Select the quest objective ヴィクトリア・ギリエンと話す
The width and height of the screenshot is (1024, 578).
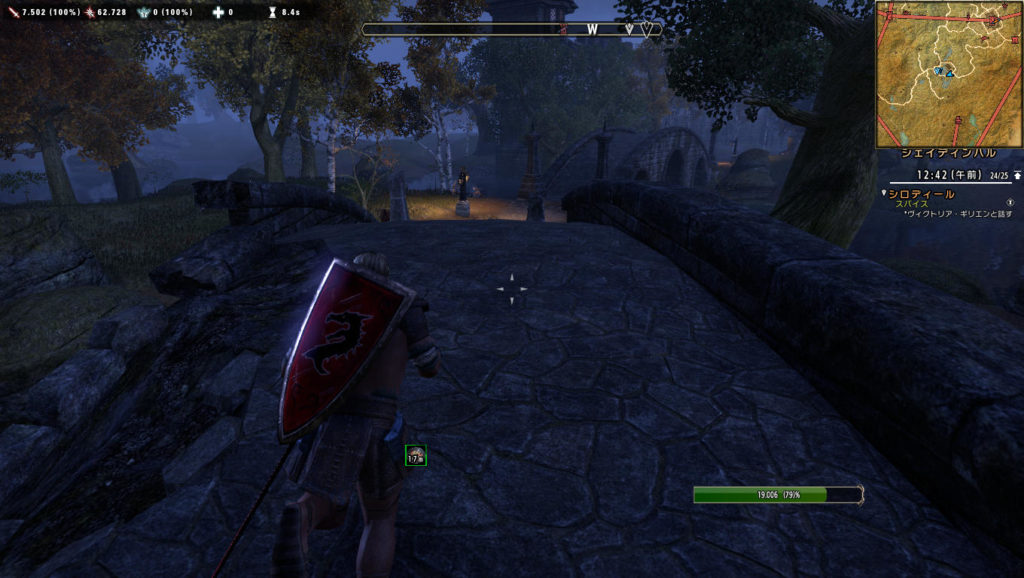960,213
